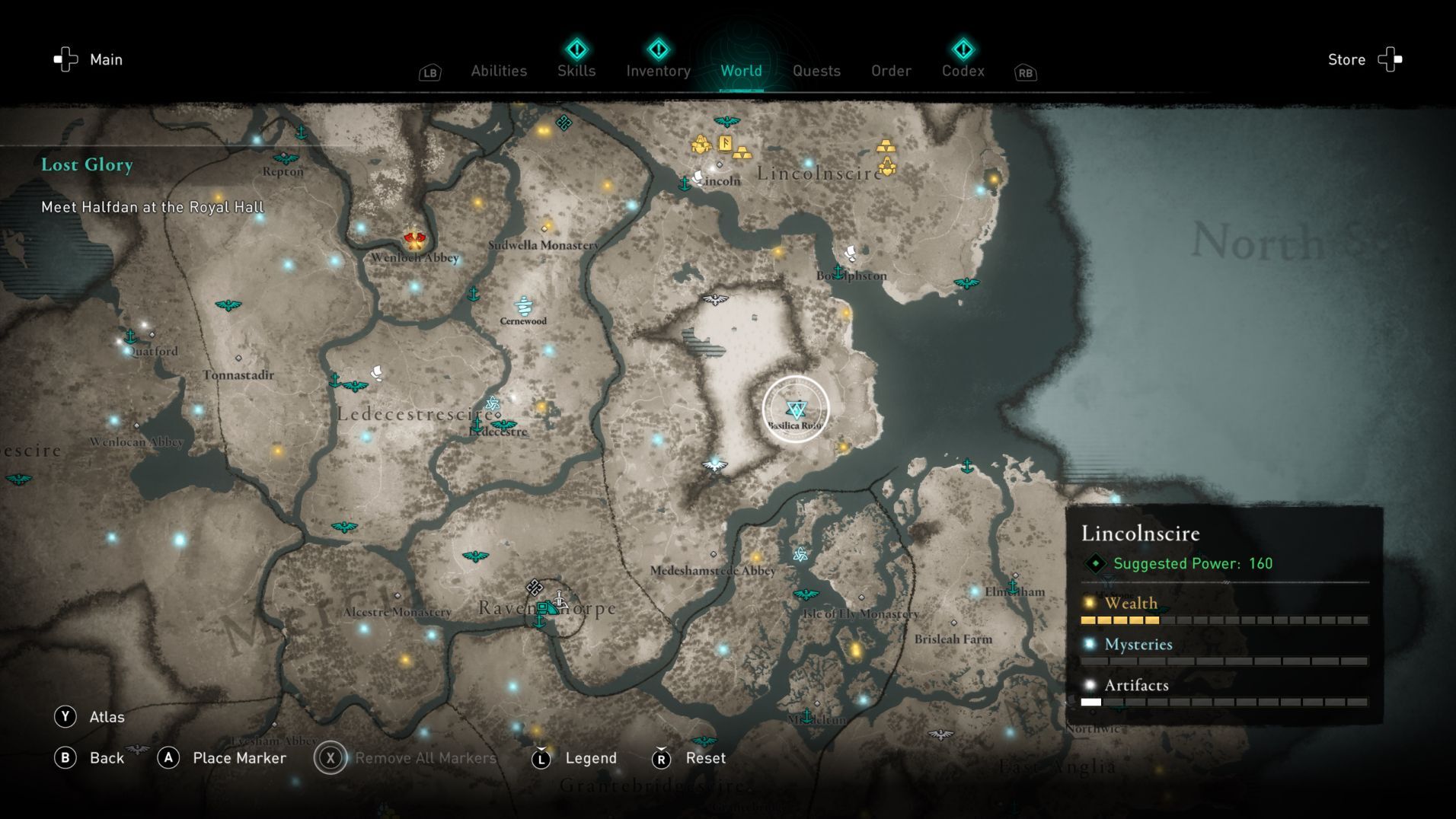Select the Lost Glory quest tracker
The height and width of the screenshot is (819, 1456).
[88, 164]
